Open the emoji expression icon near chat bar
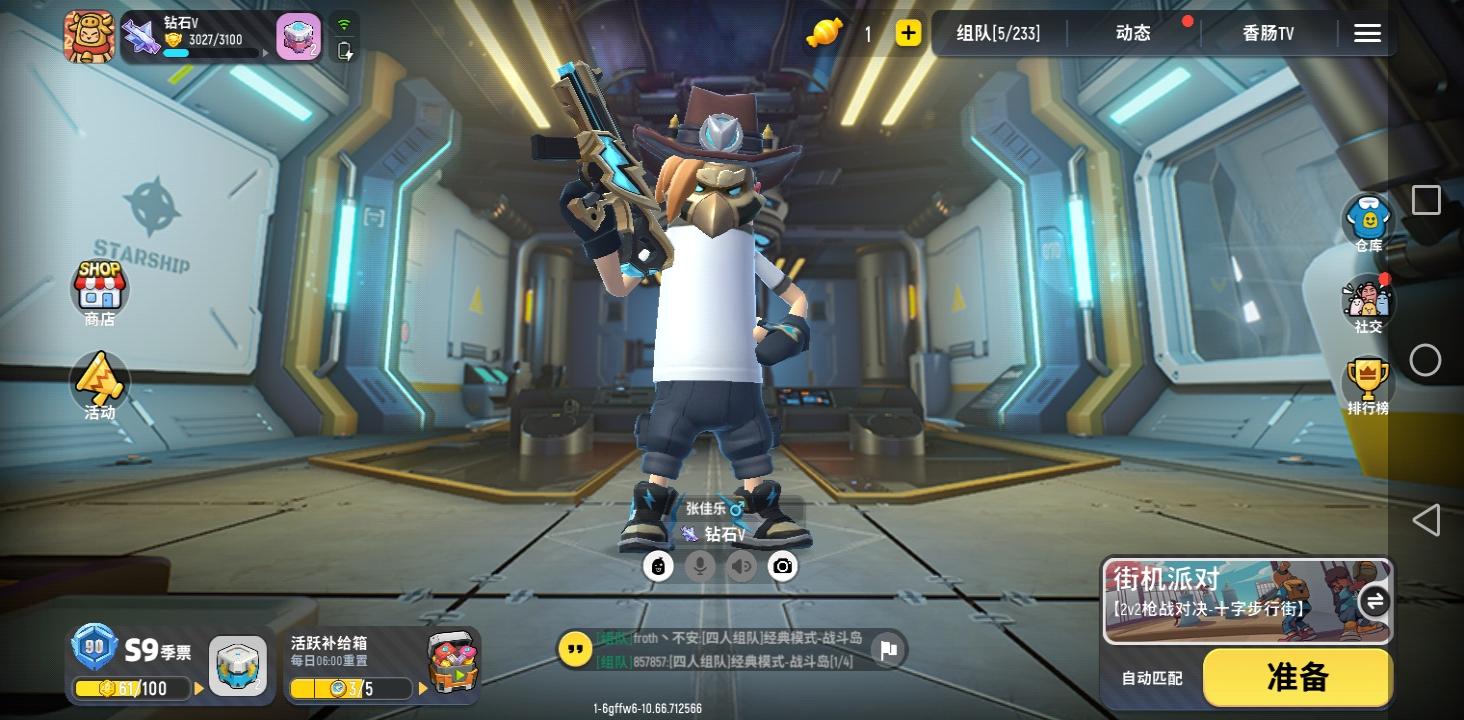The height and width of the screenshot is (720, 1464). tap(657, 565)
